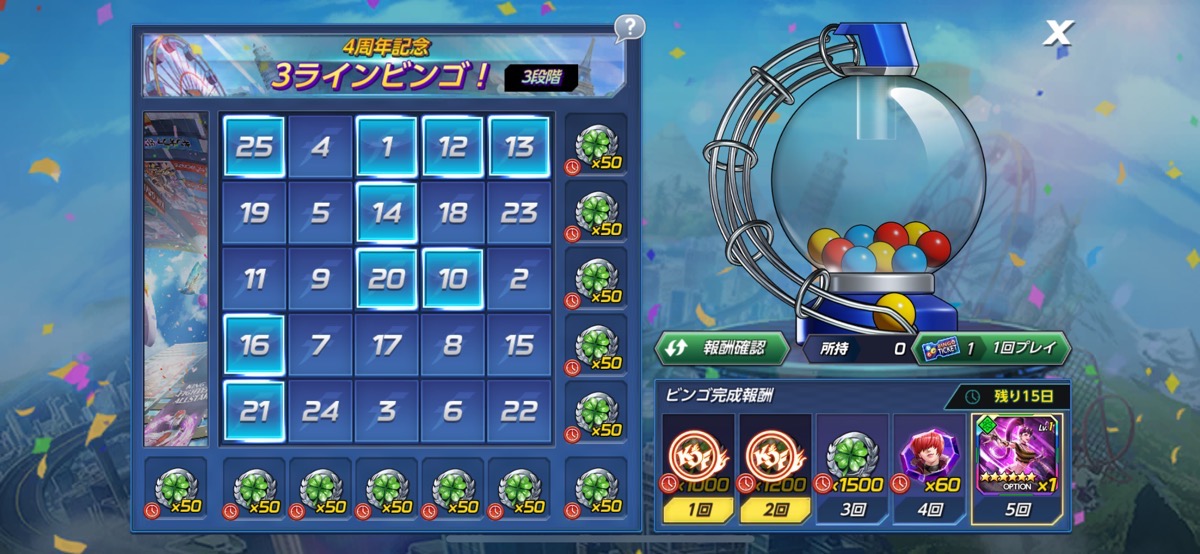Open the 報酬確認 reward check button

click(721, 348)
